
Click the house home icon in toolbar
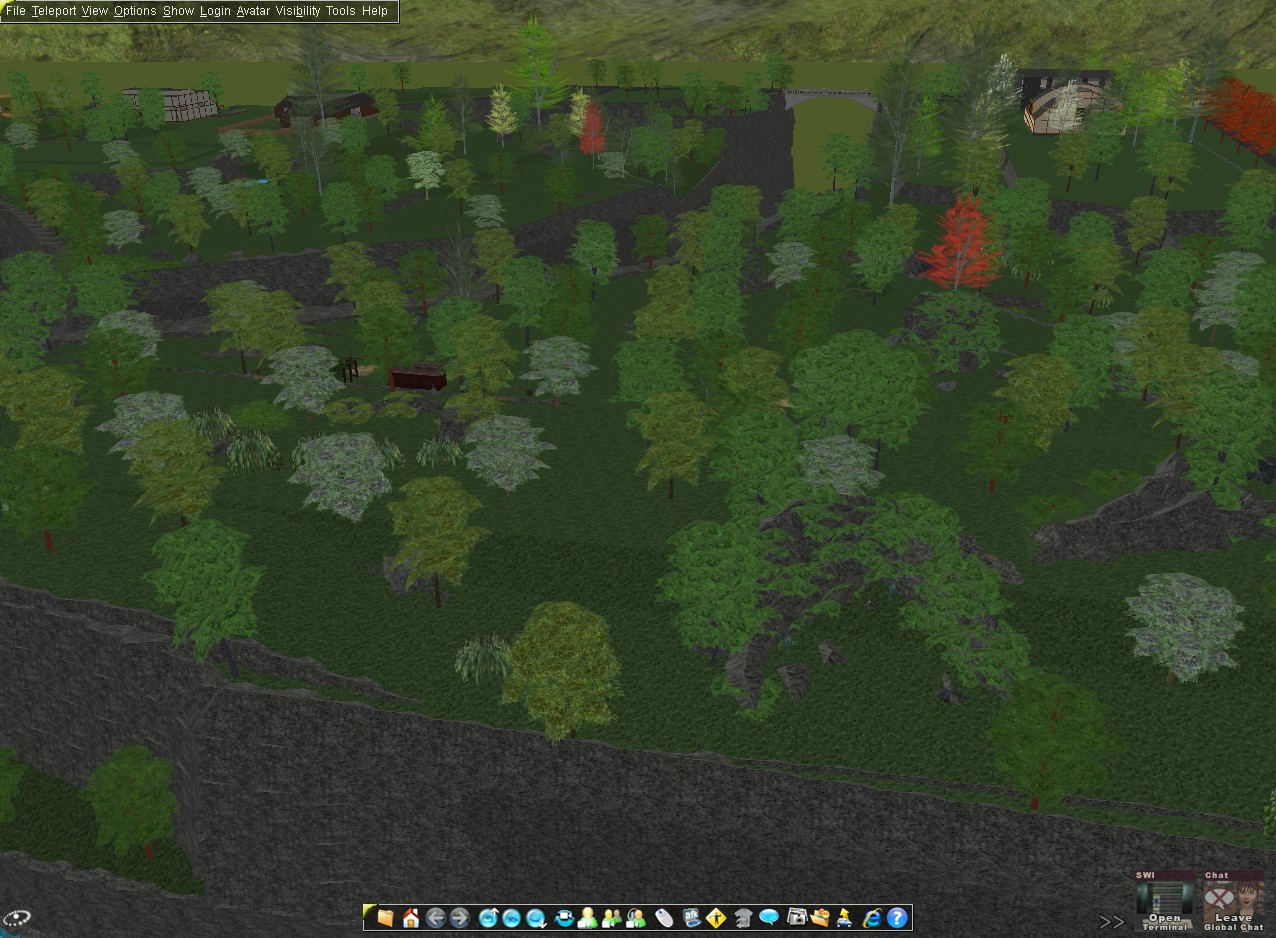point(410,917)
